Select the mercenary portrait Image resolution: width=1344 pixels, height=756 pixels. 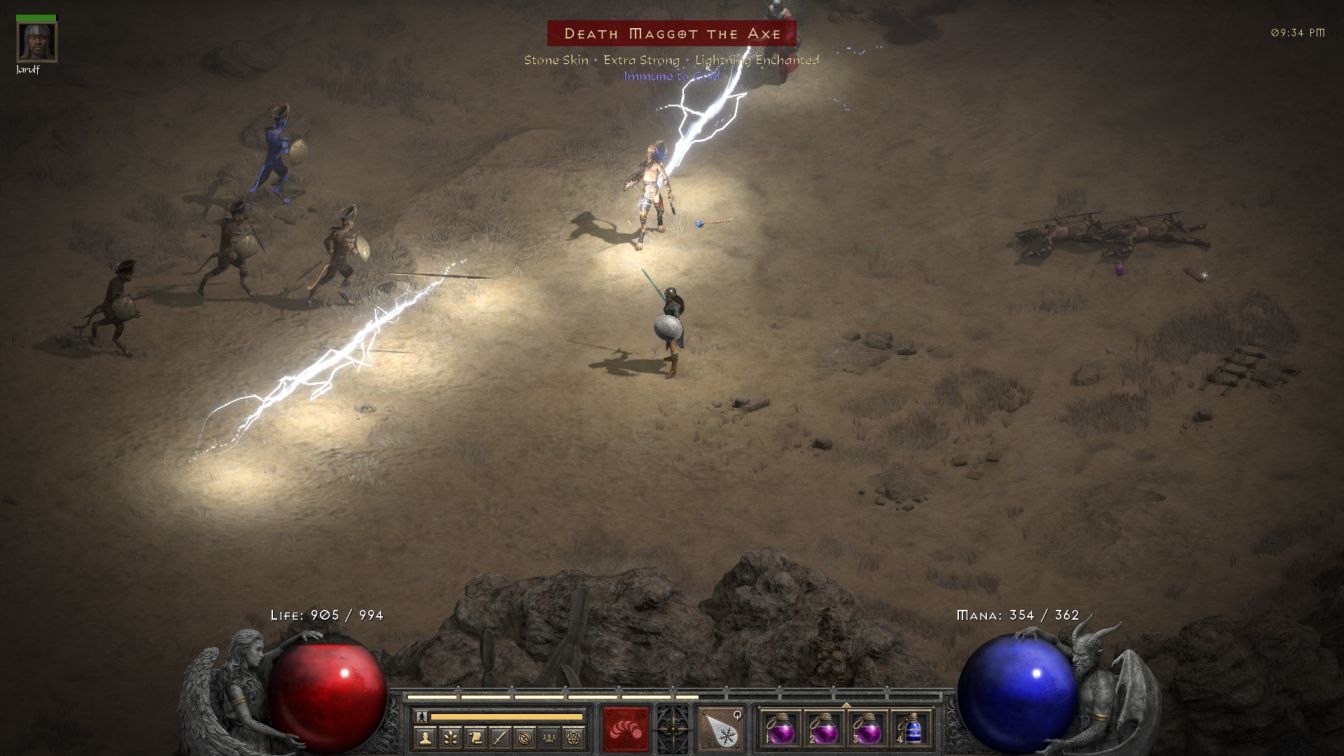coord(37,42)
